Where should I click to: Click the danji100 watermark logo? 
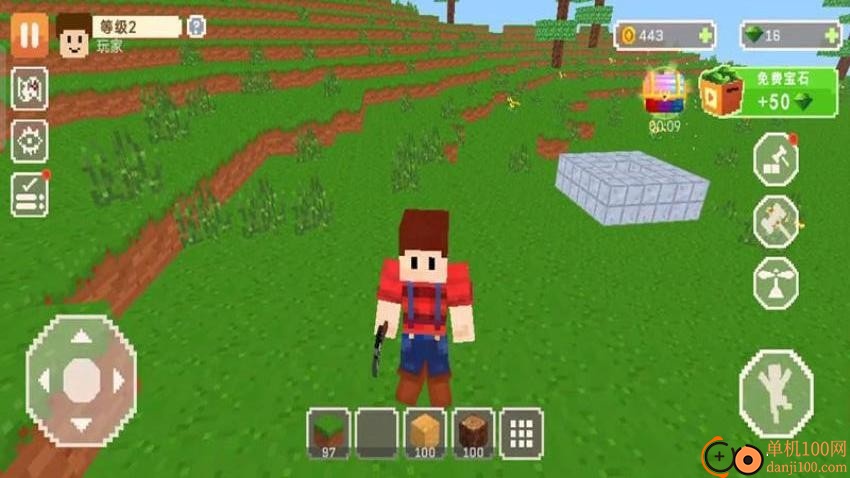770,457
